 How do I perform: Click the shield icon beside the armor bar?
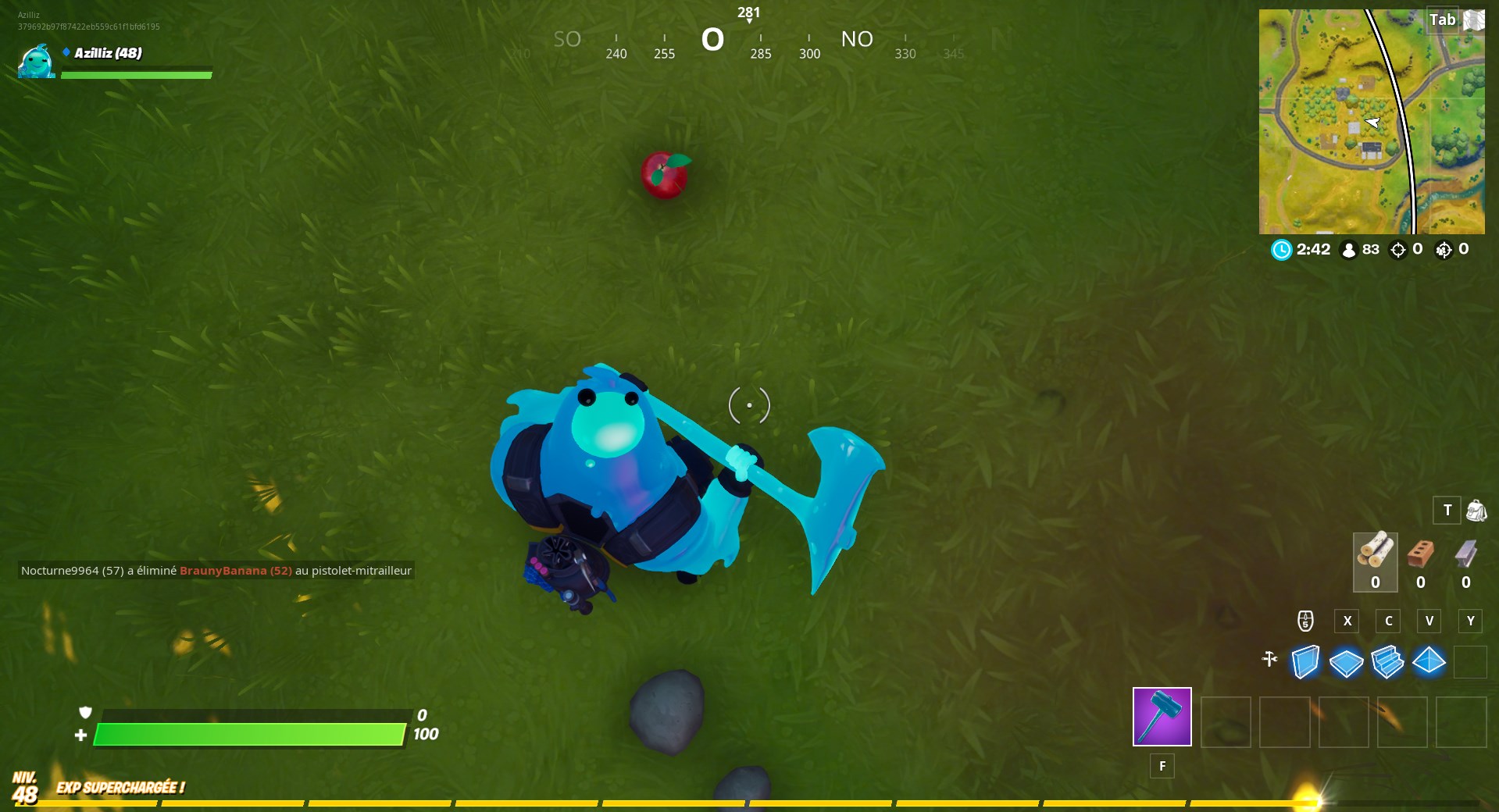(86, 714)
